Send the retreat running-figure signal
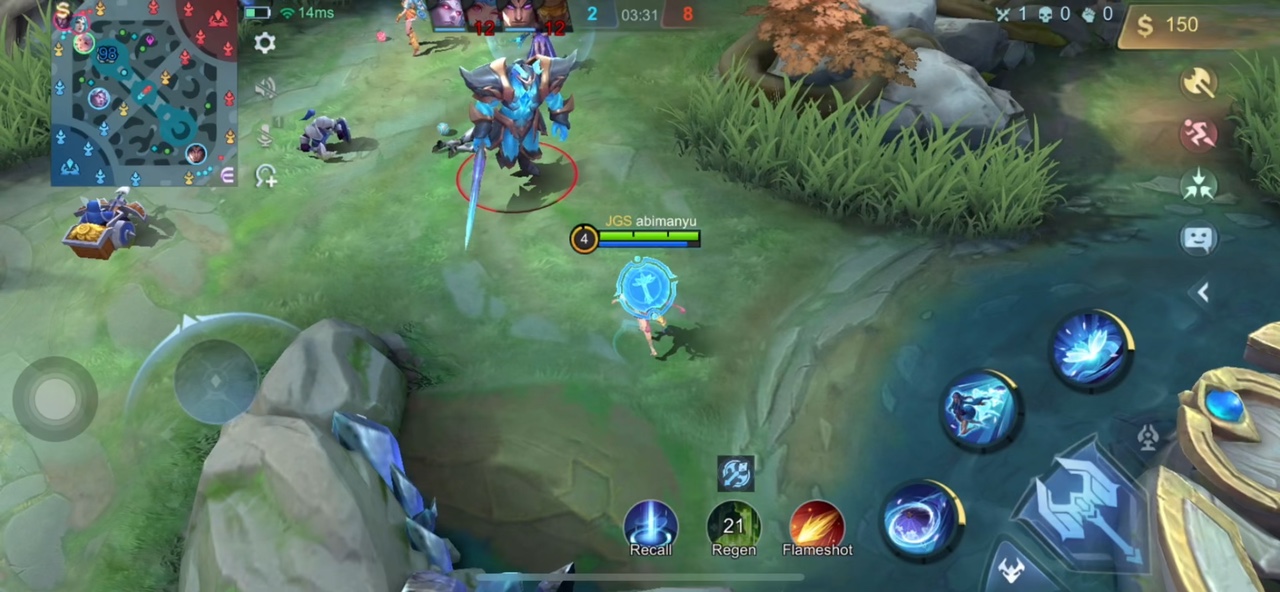 (x=1198, y=134)
